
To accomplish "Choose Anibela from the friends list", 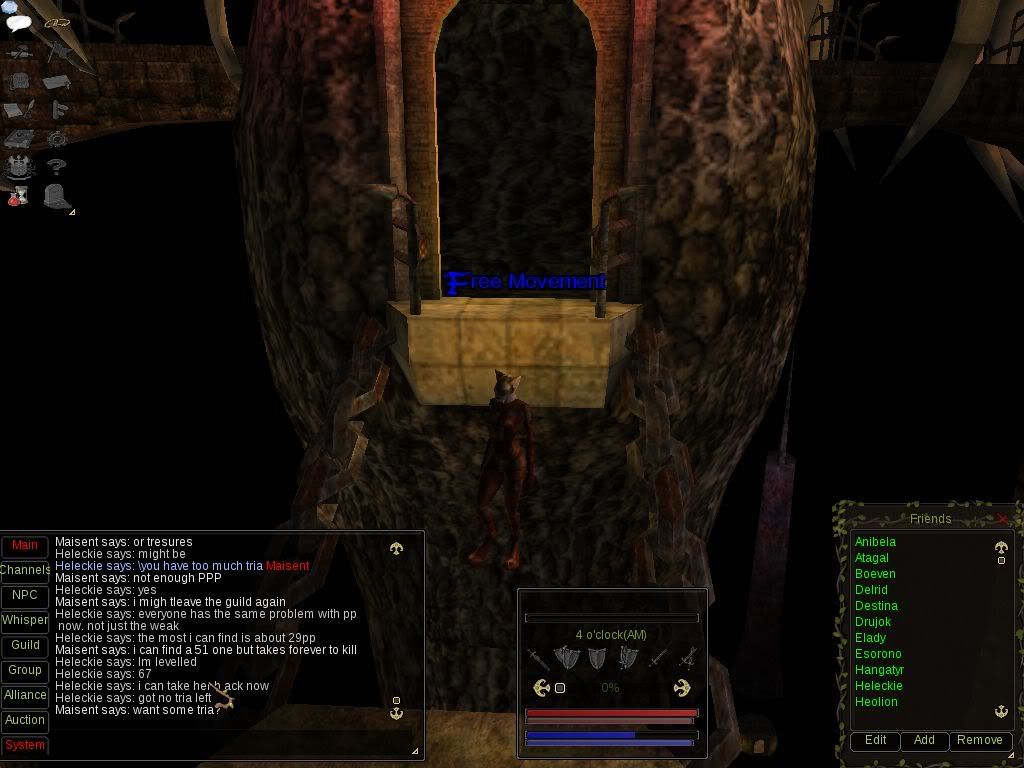I will (x=875, y=542).
